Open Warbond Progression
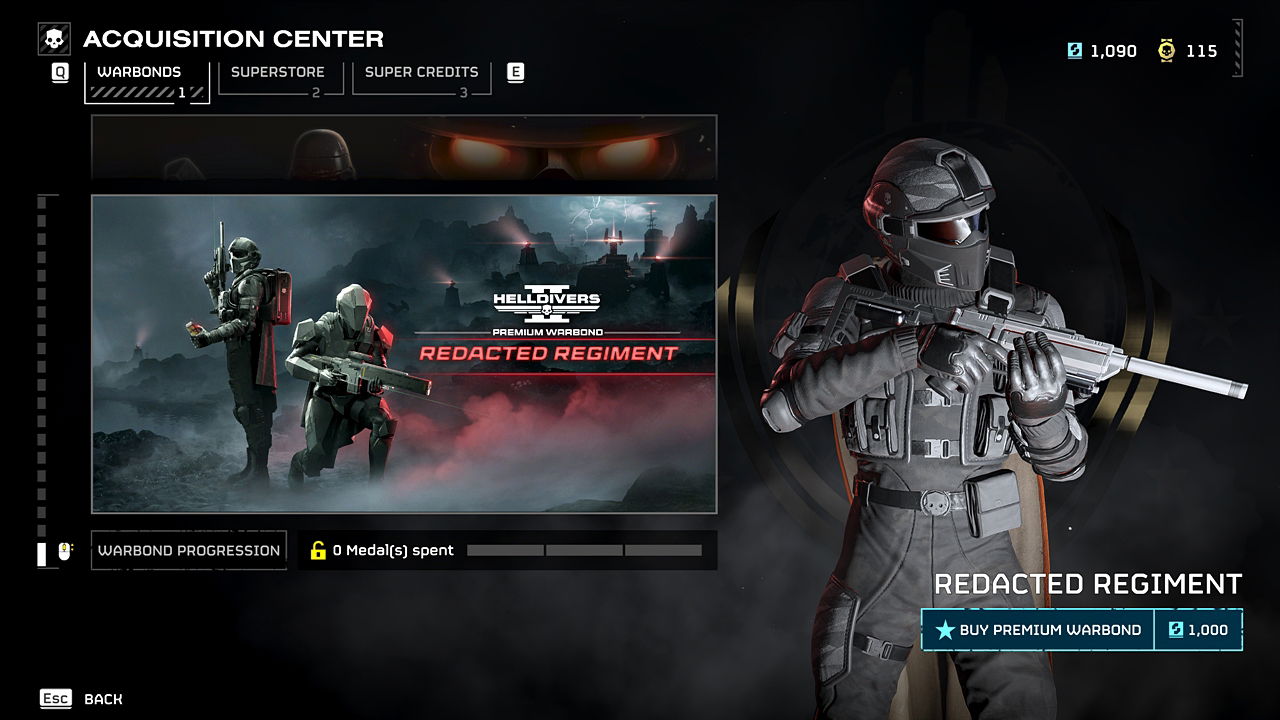The width and height of the screenshot is (1280, 720). tap(189, 550)
